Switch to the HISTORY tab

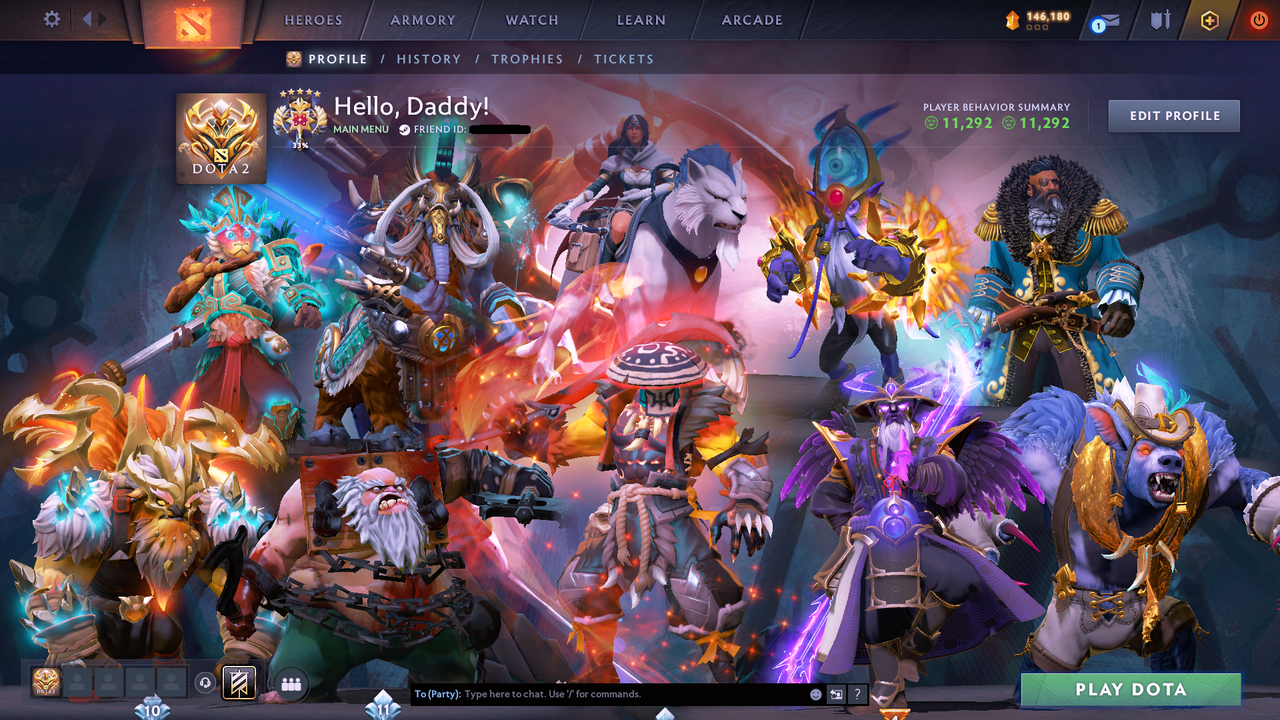point(428,59)
